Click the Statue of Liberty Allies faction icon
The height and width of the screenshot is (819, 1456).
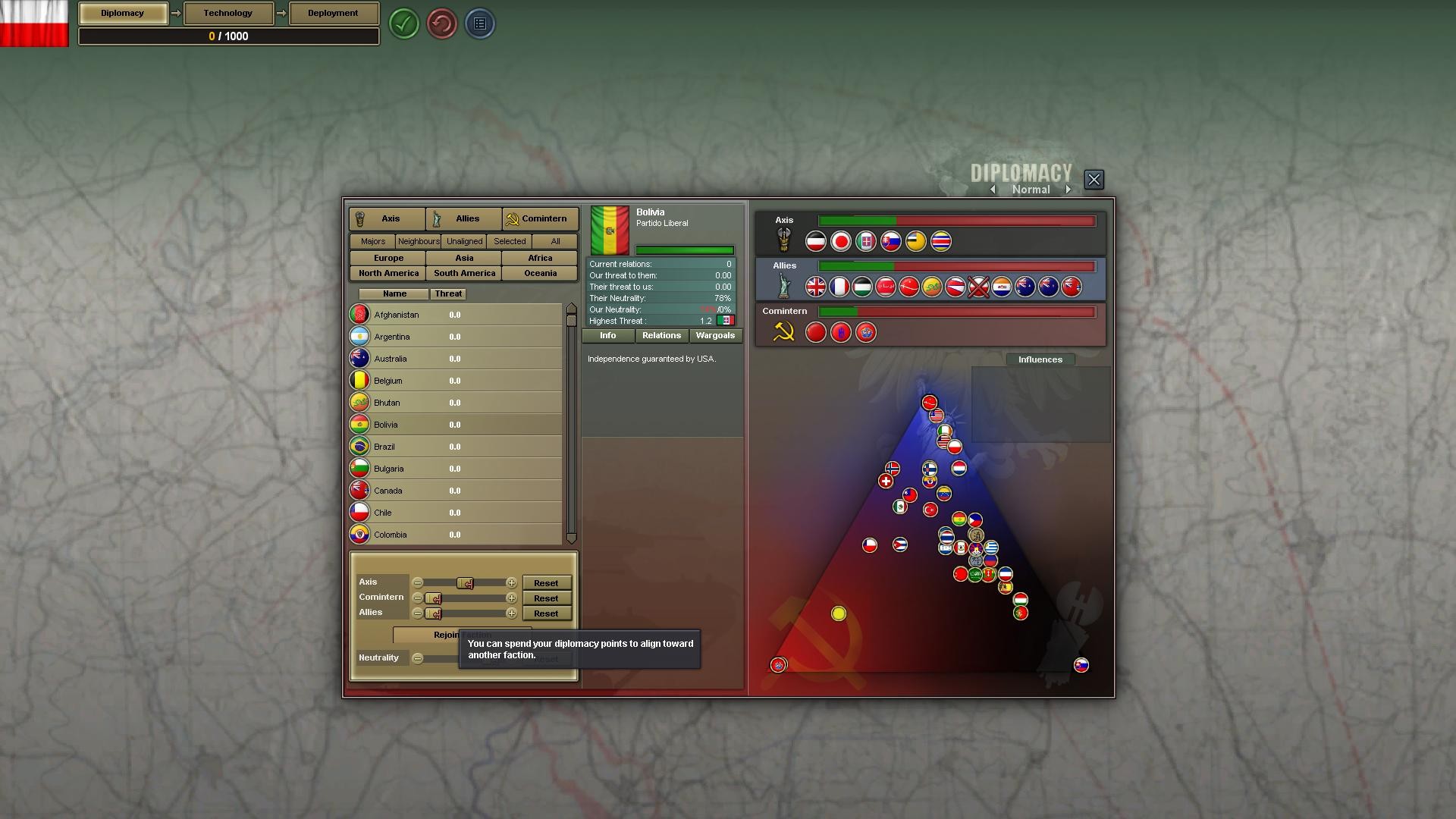pos(784,286)
